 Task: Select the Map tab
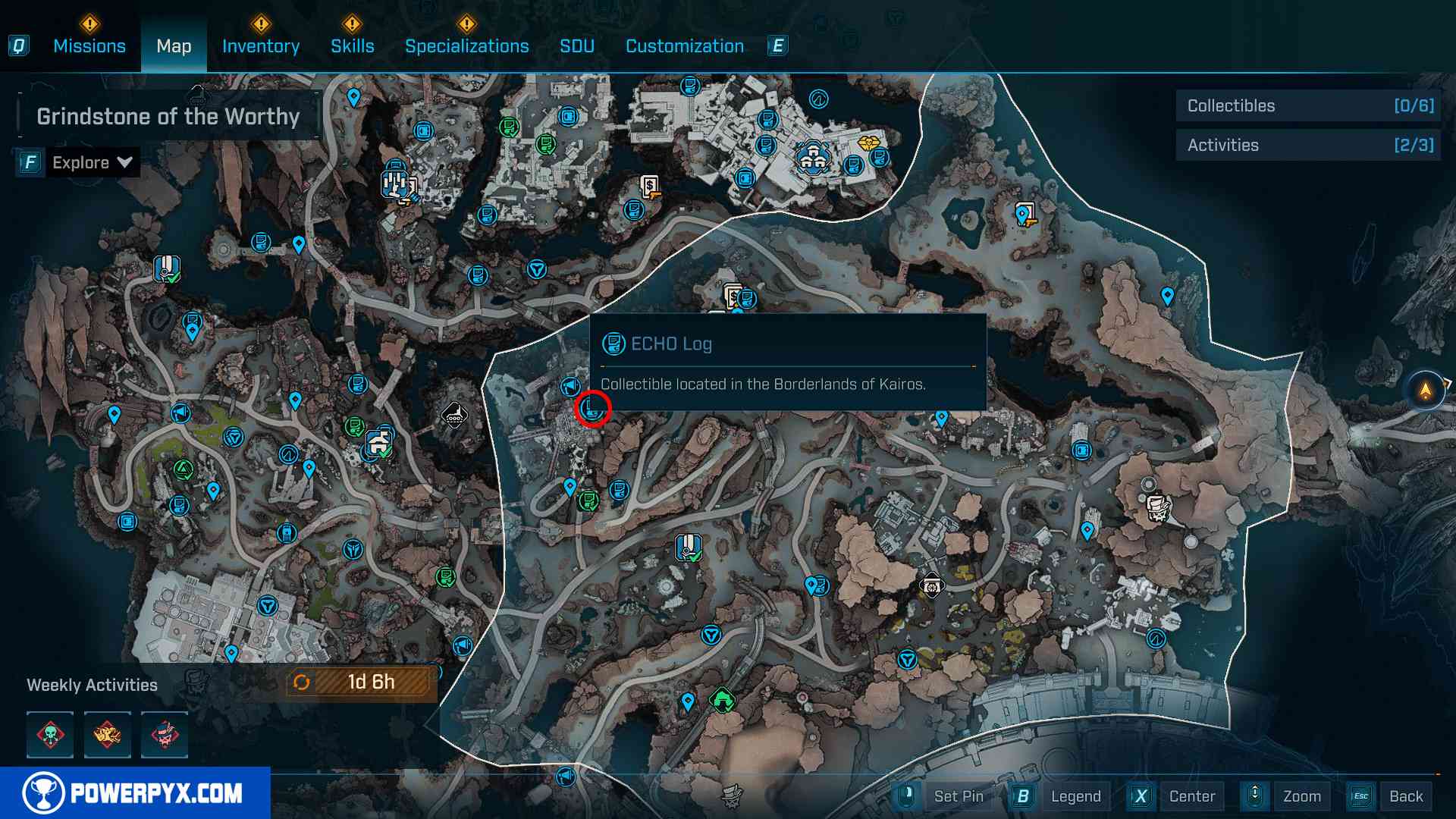(174, 46)
